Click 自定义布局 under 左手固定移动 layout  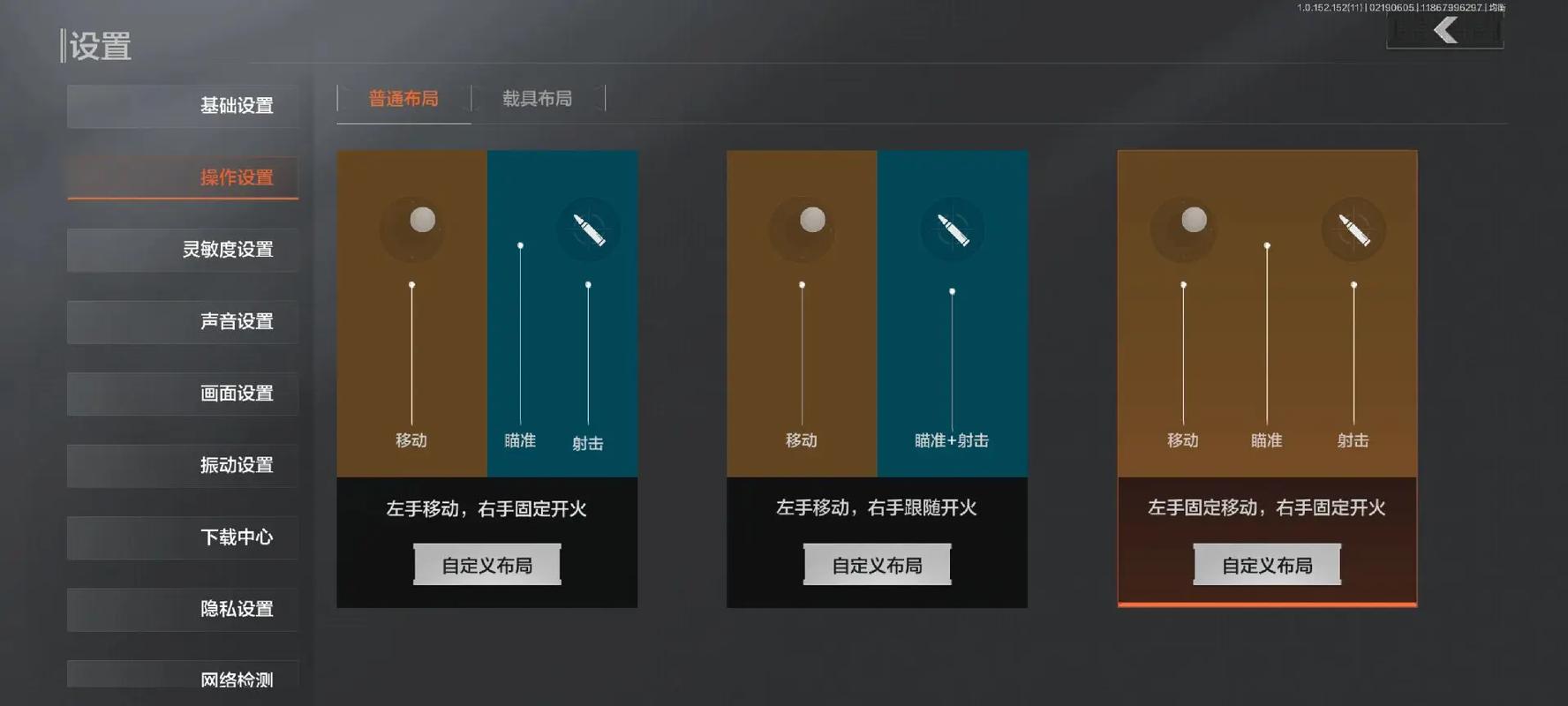tap(1267, 565)
